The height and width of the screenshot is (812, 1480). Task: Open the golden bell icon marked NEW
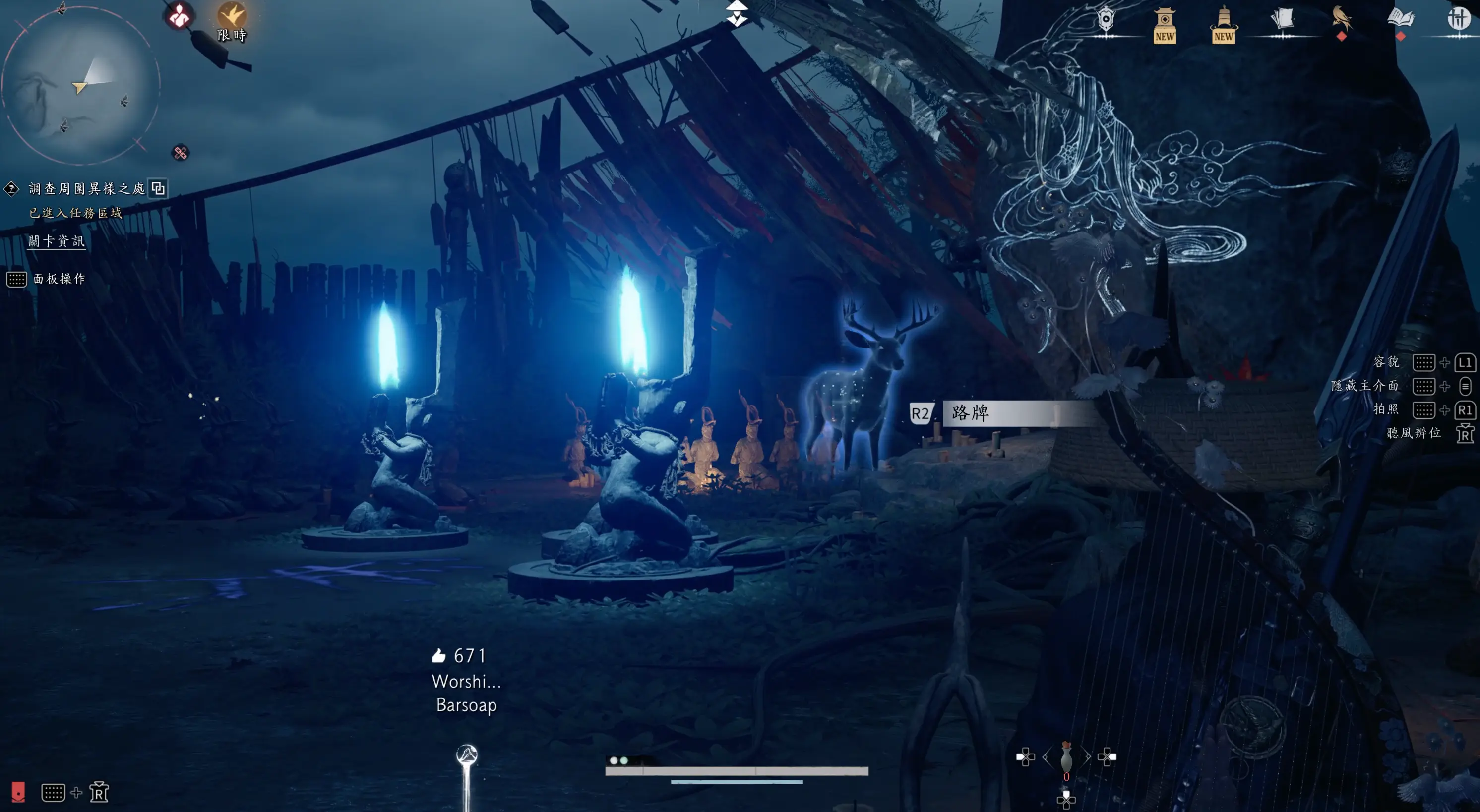[x=1223, y=24]
